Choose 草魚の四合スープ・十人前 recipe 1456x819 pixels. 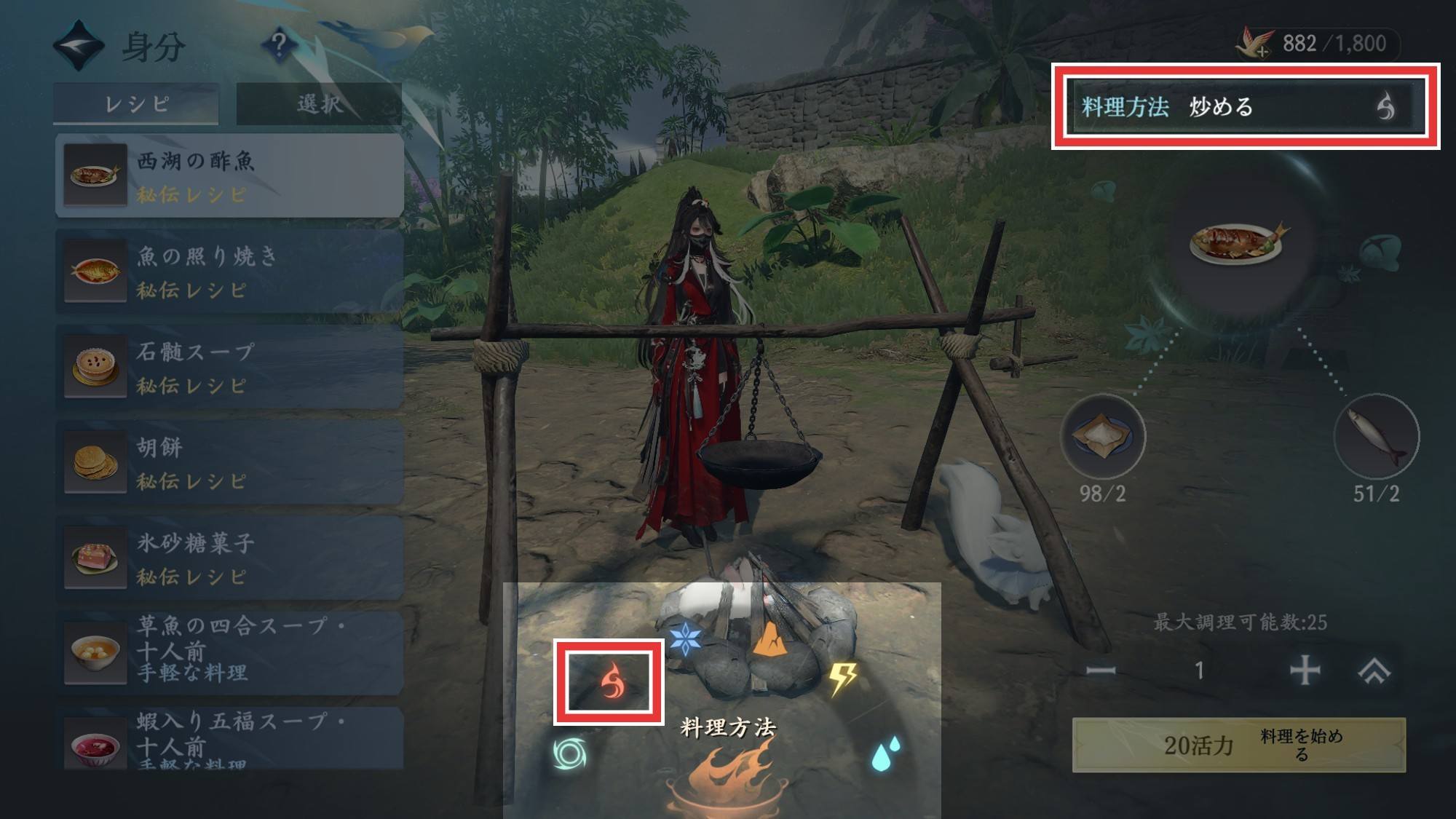tap(229, 650)
